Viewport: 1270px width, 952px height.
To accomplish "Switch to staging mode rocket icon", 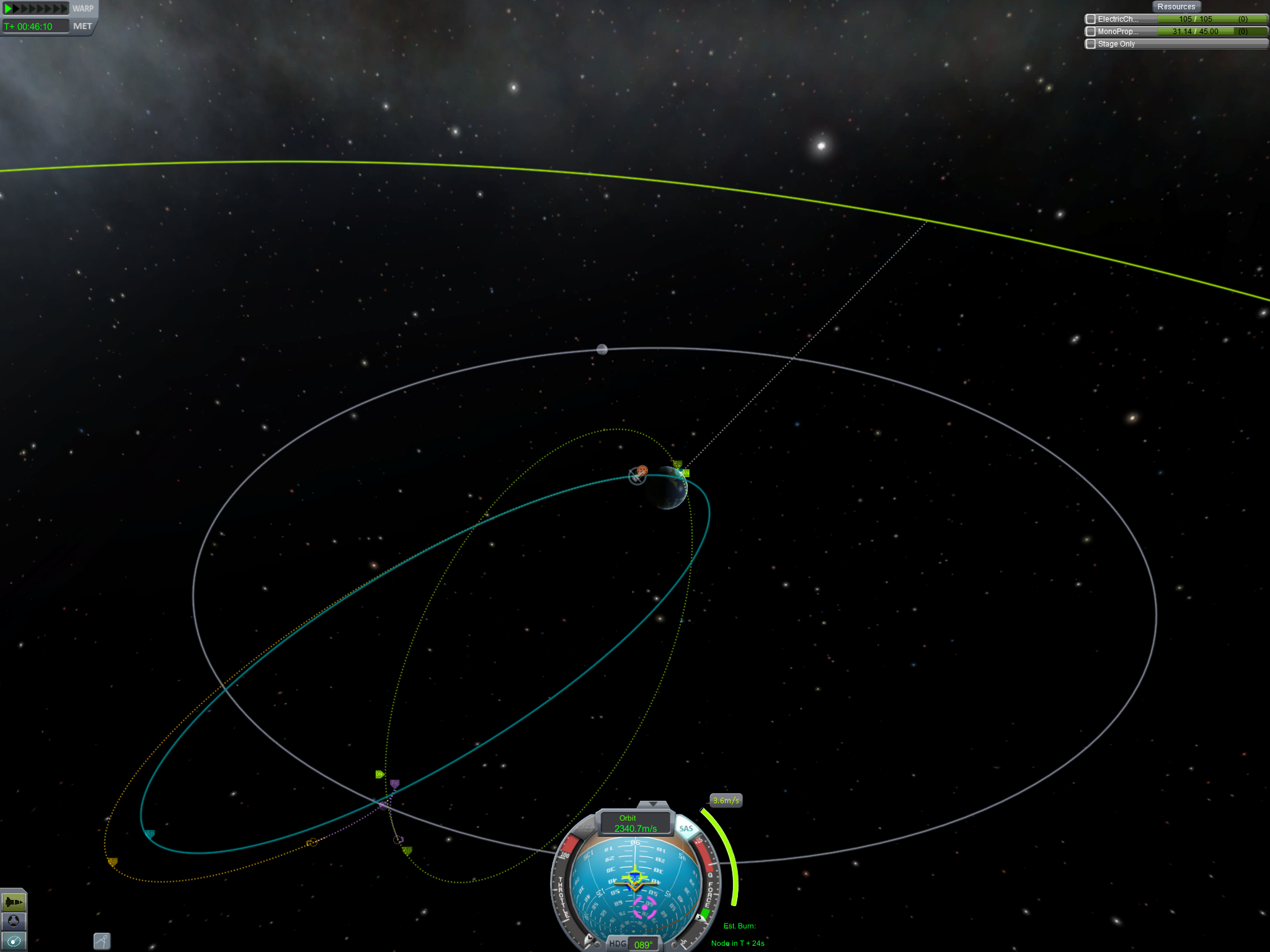I will click(14, 902).
